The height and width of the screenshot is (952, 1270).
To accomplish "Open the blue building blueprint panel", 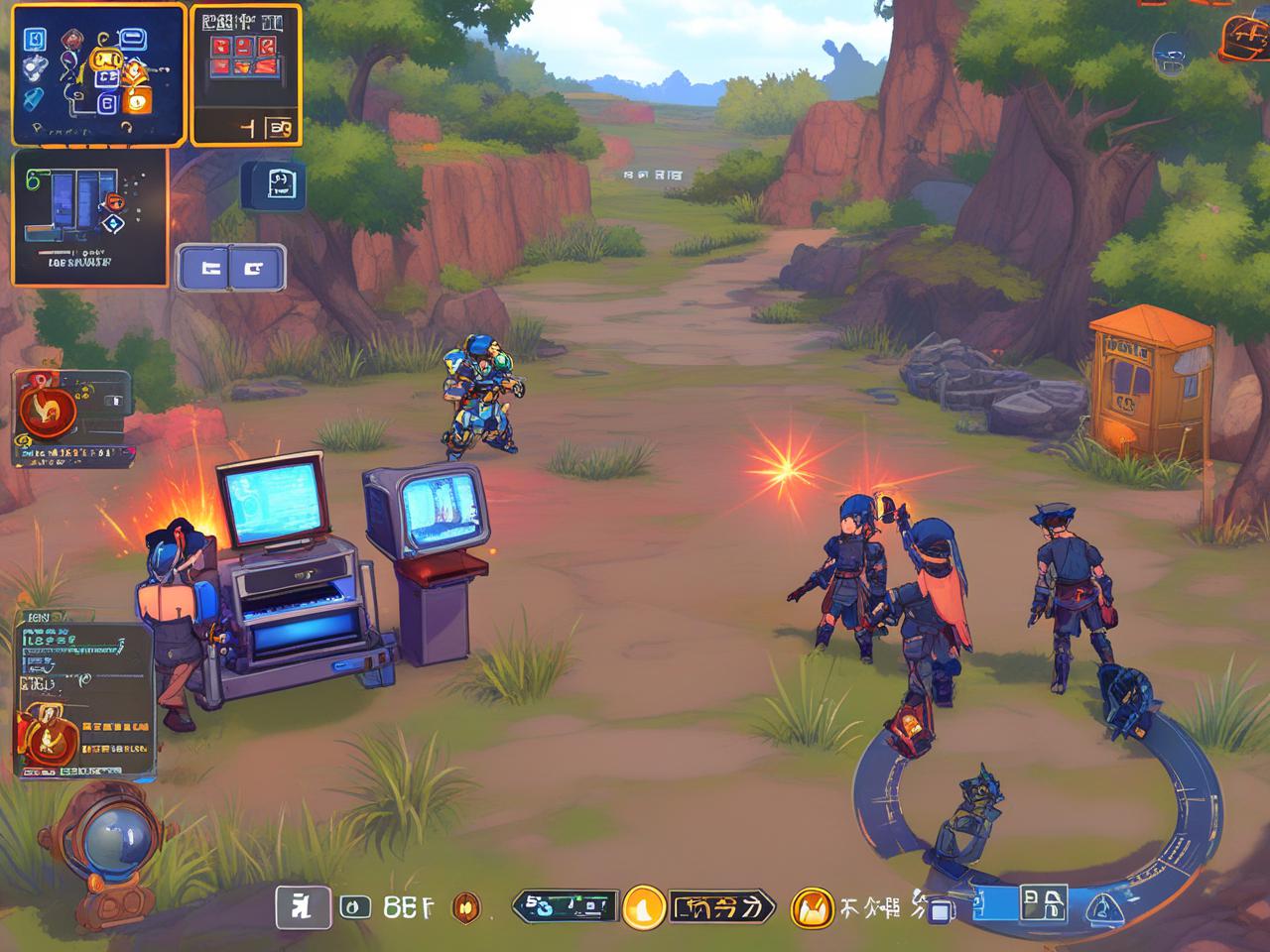I will (x=89, y=217).
